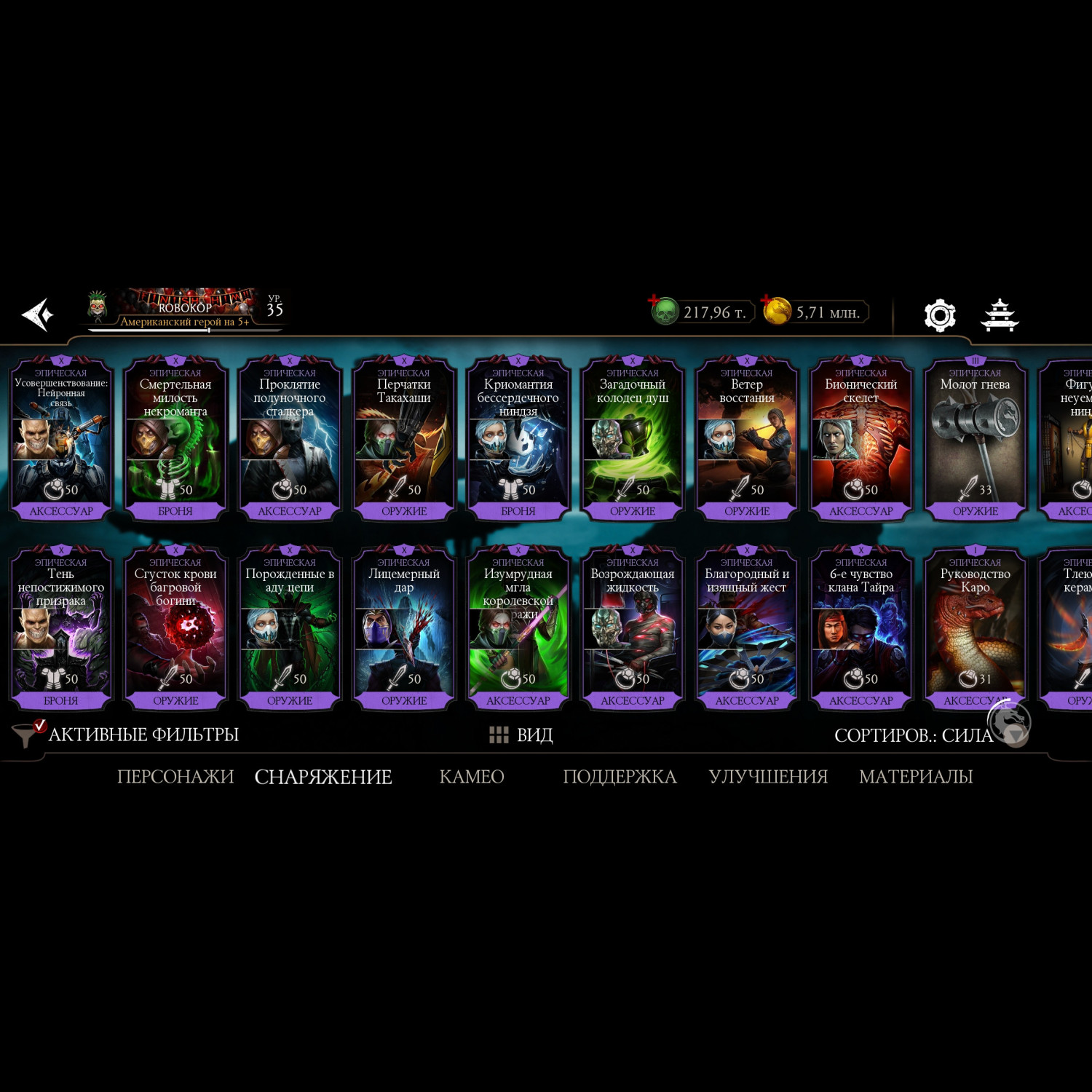The height and width of the screenshot is (1092, 1092).
Task: Switch to the Камео tab
Action: coord(472,777)
